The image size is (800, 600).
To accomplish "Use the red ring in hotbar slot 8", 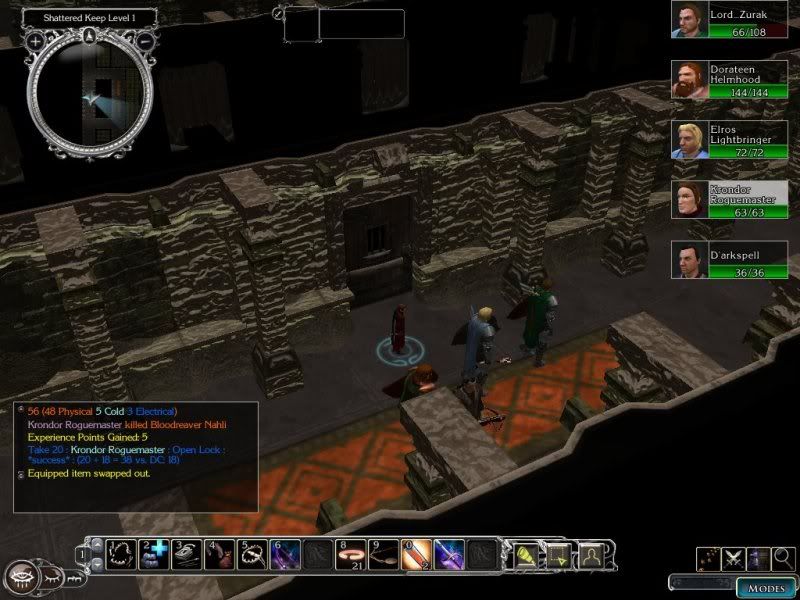I will tap(349, 553).
